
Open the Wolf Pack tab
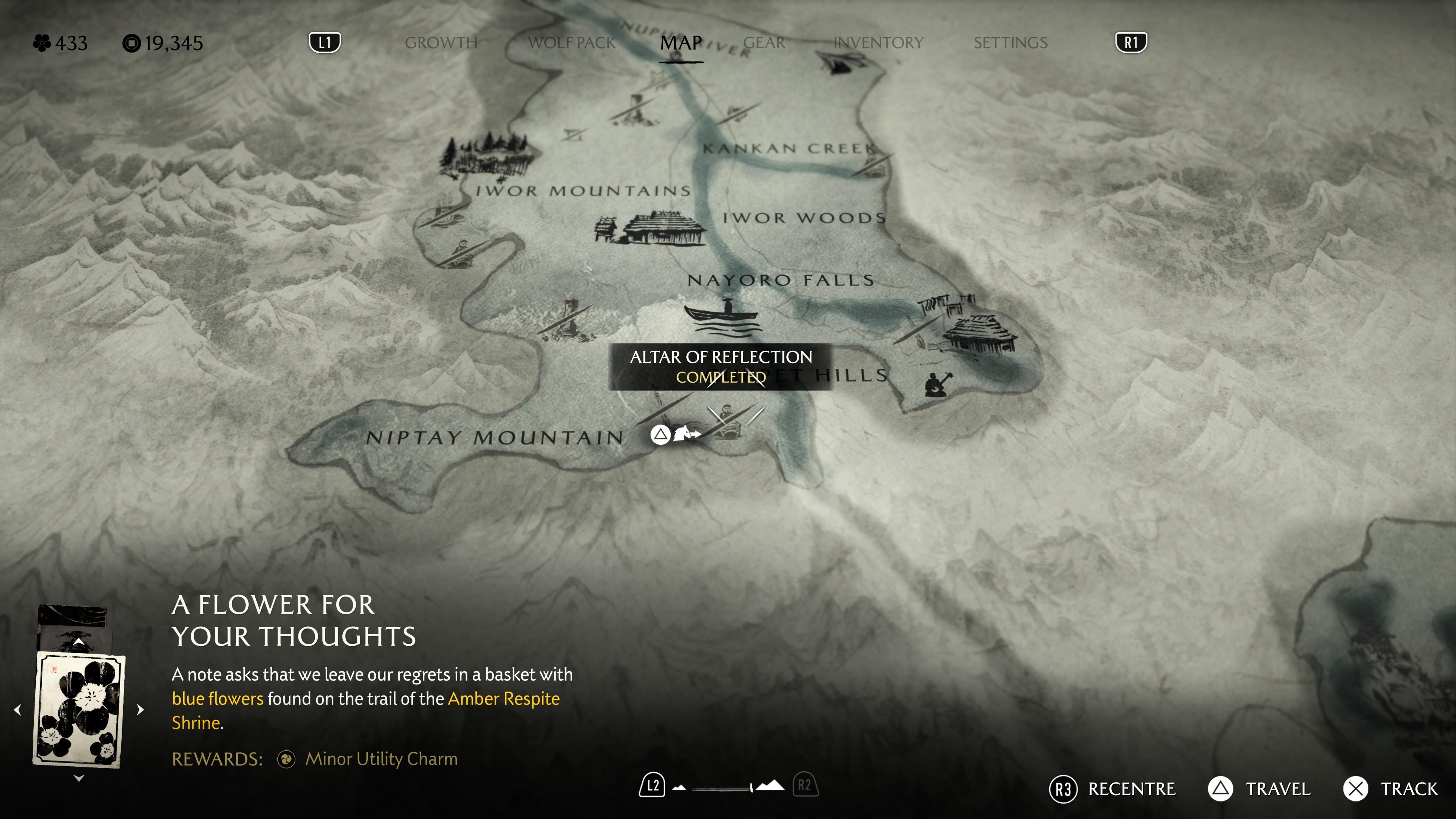(571, 43)
